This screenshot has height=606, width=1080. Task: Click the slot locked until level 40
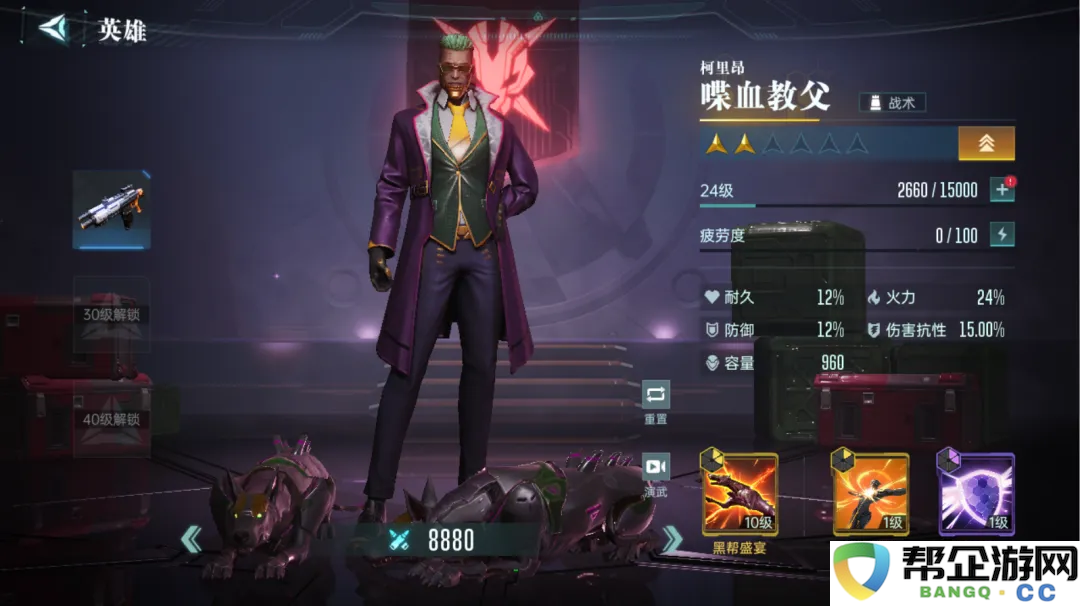click(111, 420)
